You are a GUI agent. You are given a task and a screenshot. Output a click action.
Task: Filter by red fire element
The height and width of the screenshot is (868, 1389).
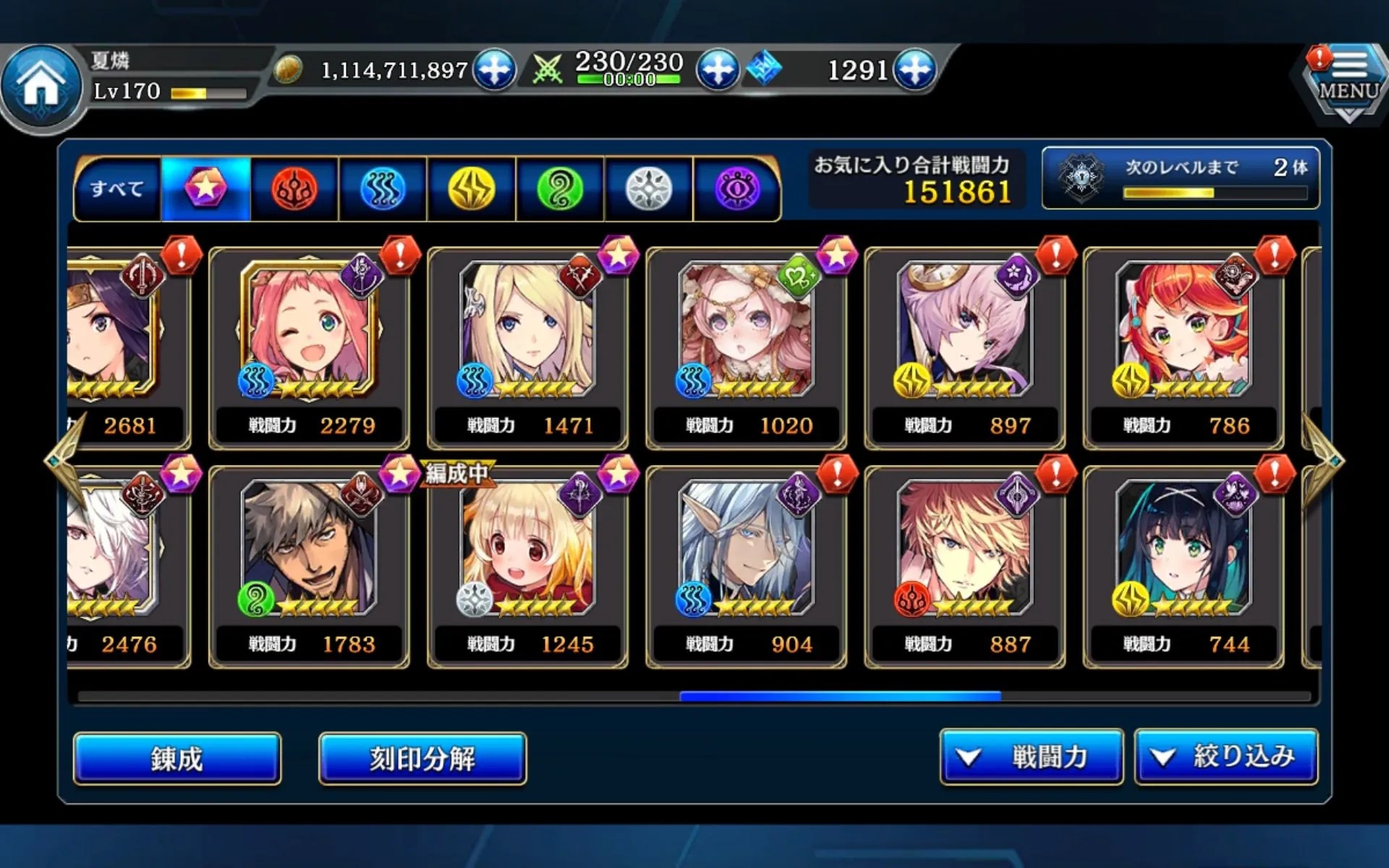click(294, 189)
